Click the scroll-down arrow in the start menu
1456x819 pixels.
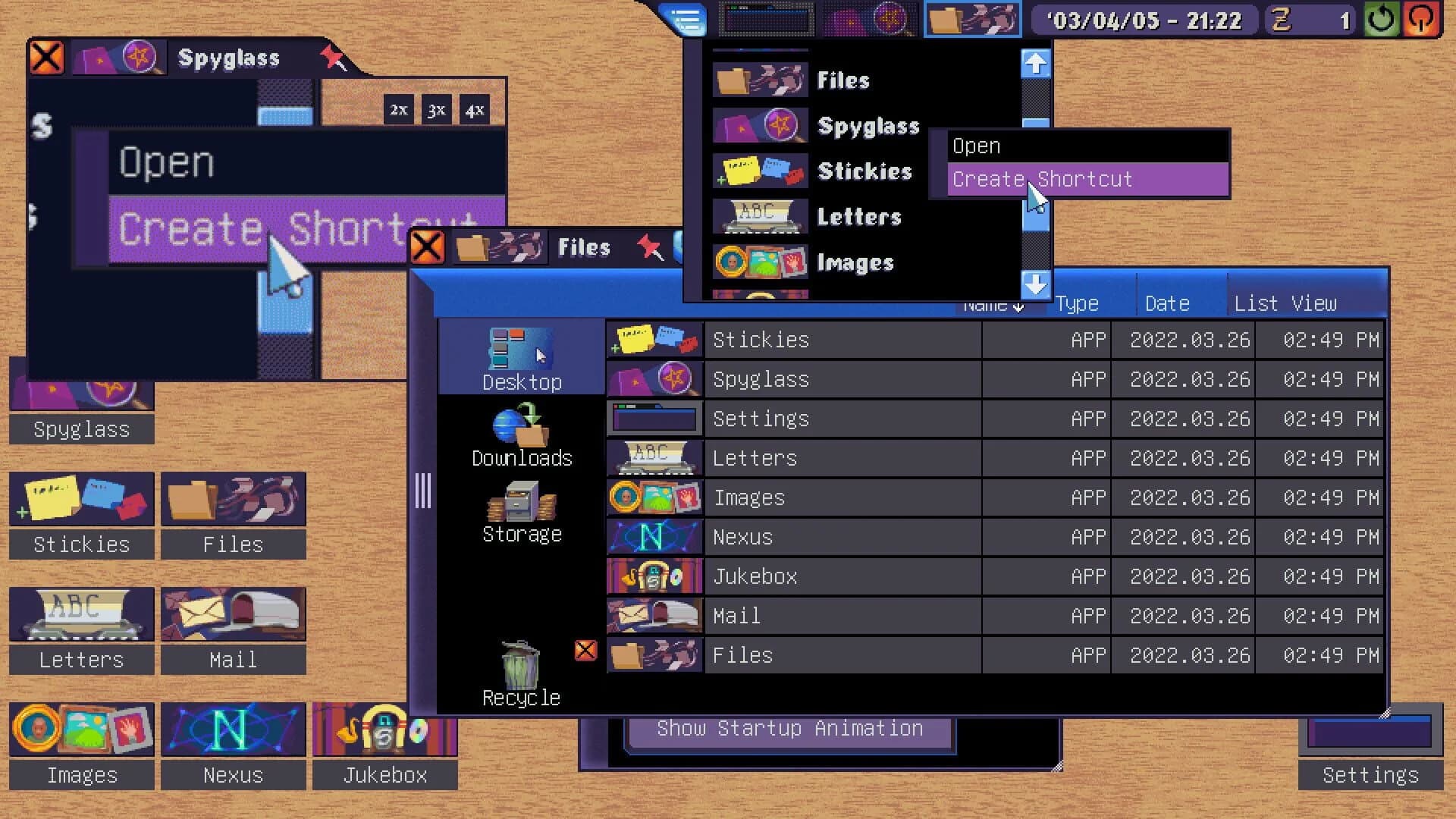1036,286
